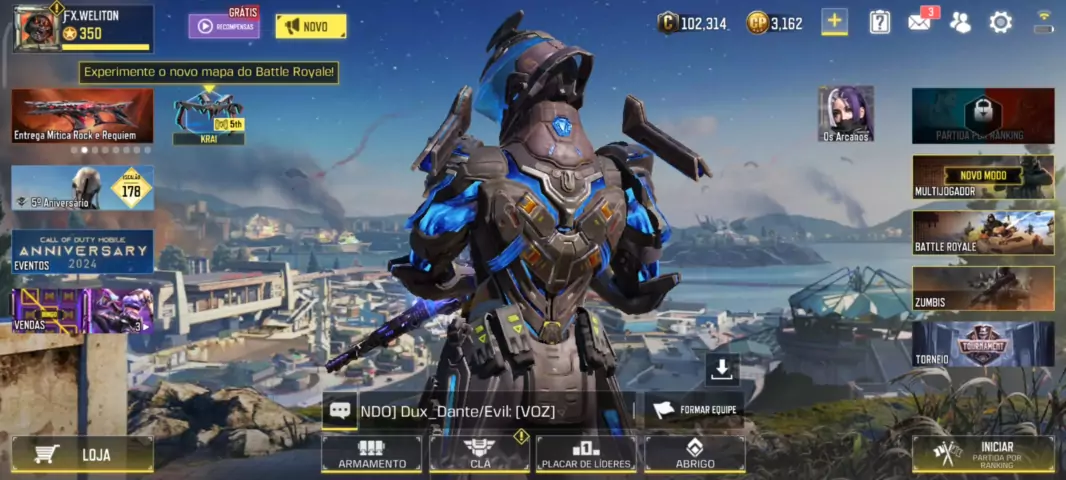
Task: View the Placar de Líderes leaderboard
Action: coord(586,454)
